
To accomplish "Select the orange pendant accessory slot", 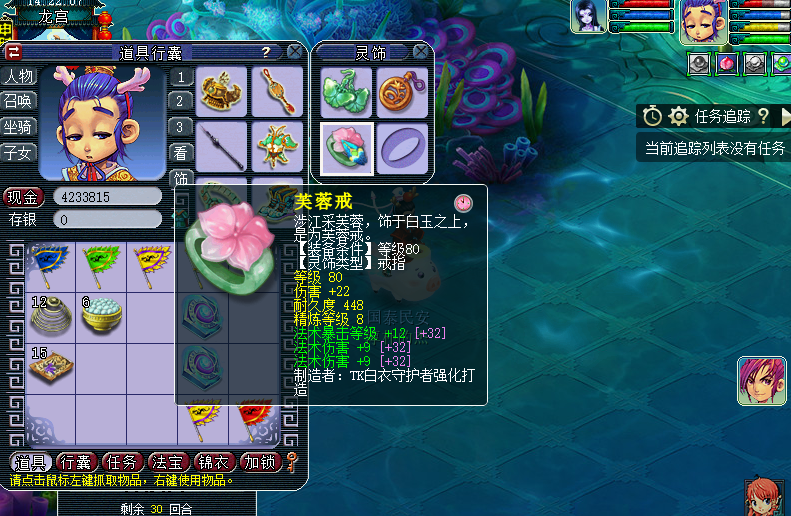I will point(403,93).
